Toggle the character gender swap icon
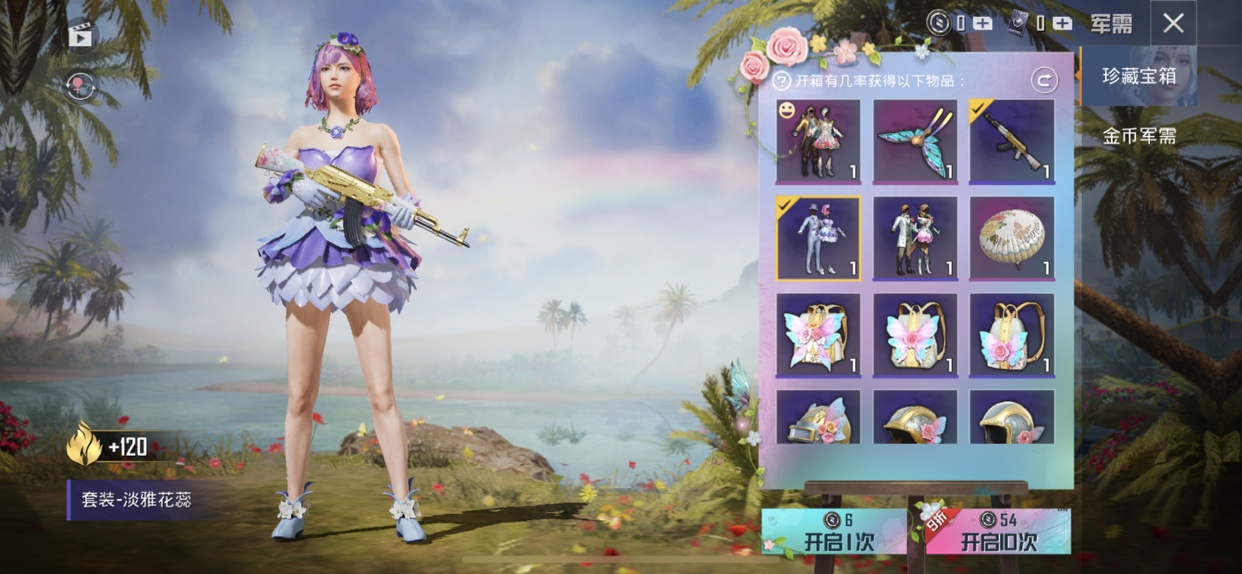1242x574 pixels. 80,85
